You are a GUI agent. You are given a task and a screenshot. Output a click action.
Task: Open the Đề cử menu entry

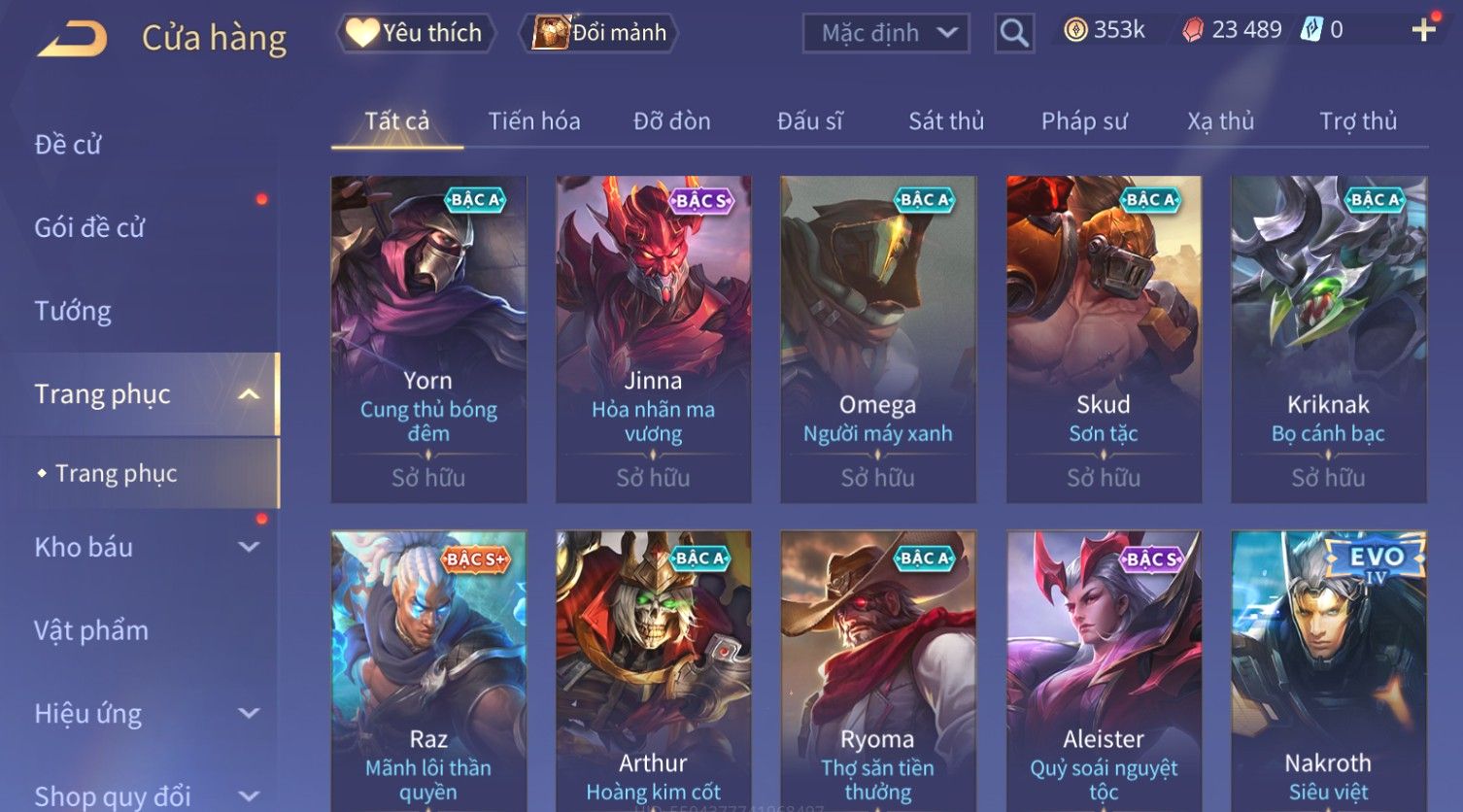[68, 145]
